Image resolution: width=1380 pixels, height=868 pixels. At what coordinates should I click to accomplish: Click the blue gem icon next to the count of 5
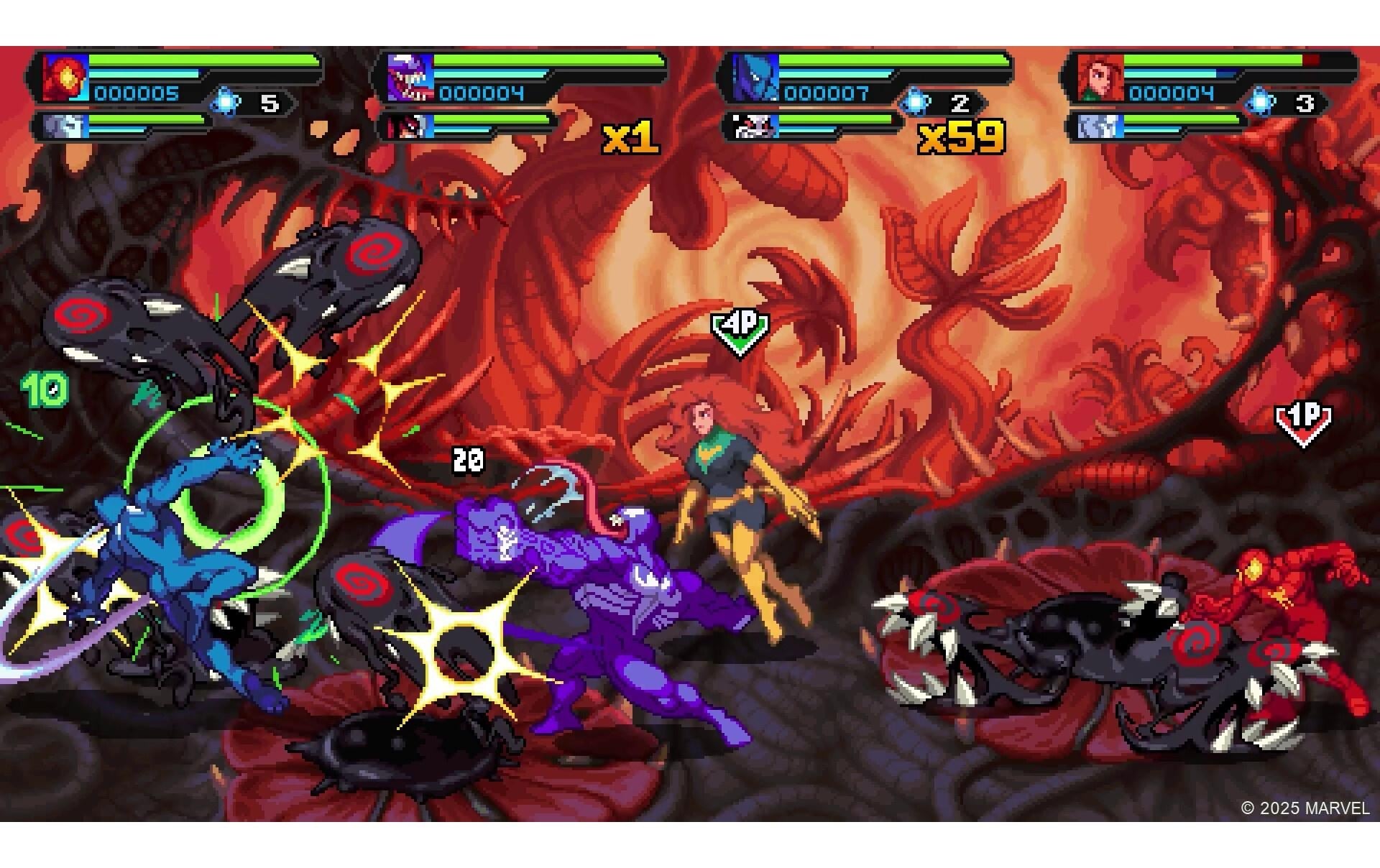click(x=223, y=102)
